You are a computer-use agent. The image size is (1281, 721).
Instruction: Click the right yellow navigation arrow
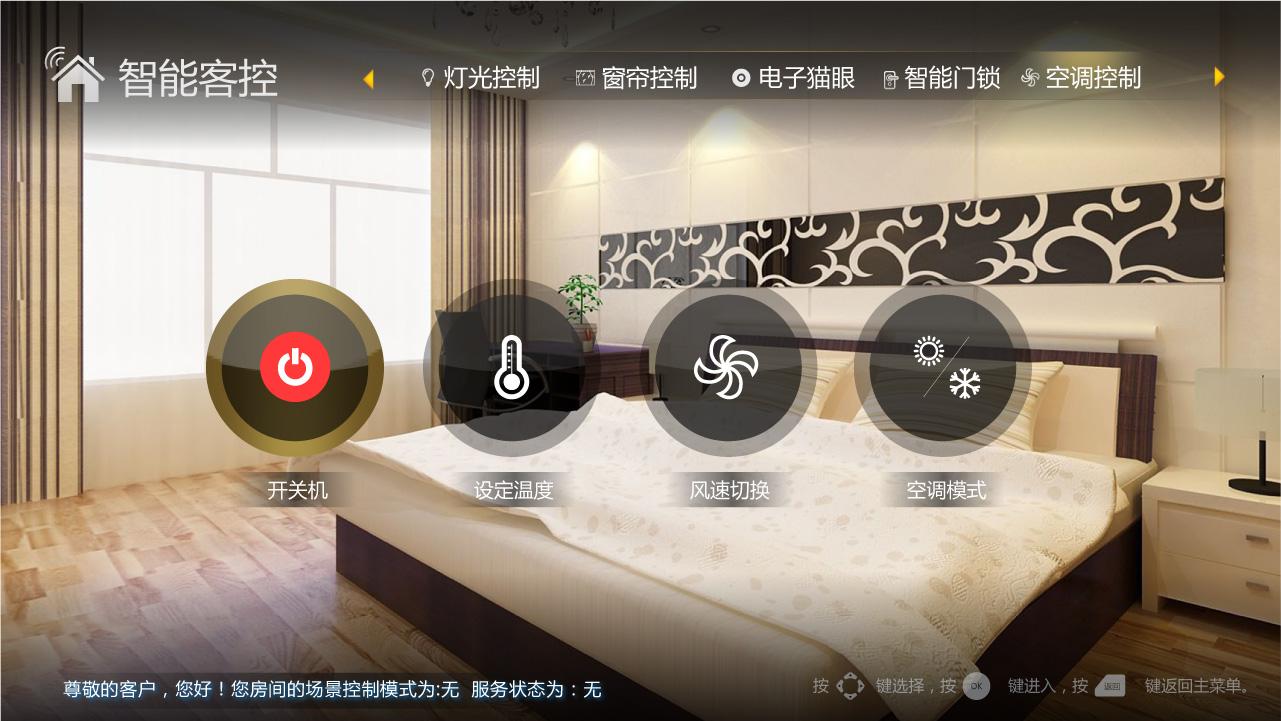point(1218,77)
